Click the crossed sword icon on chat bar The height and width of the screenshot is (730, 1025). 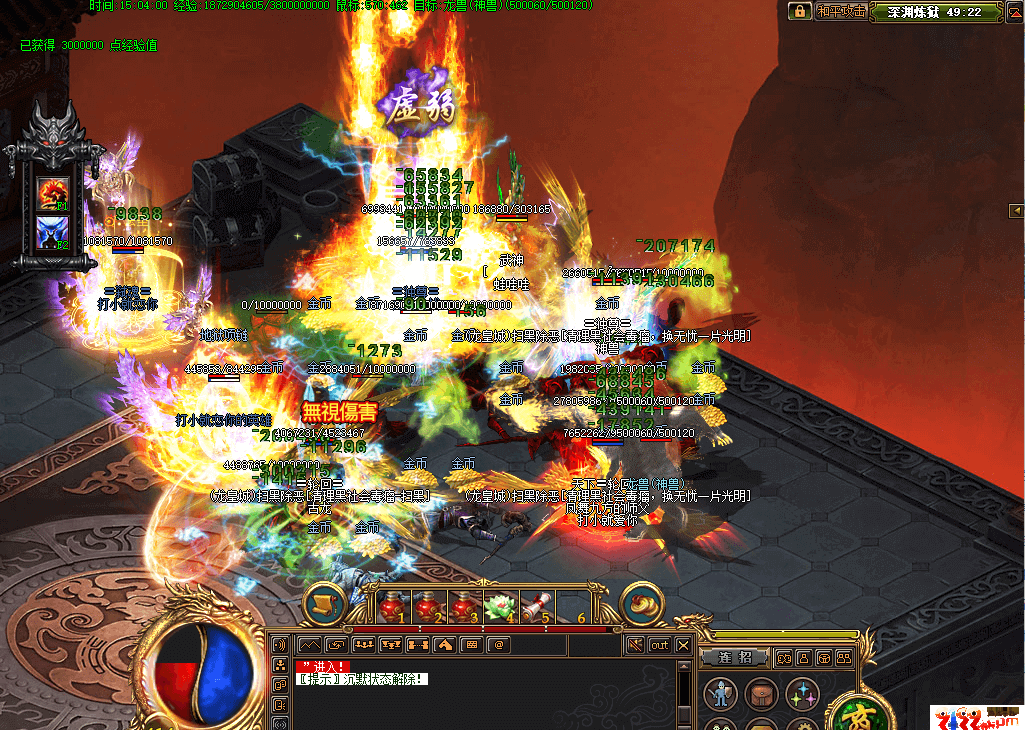634,645
